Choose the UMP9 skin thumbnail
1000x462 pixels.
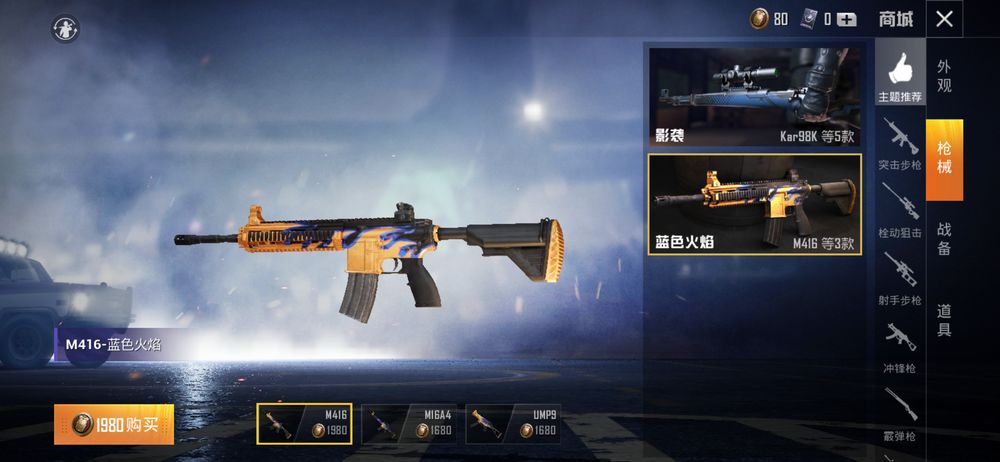512,424
